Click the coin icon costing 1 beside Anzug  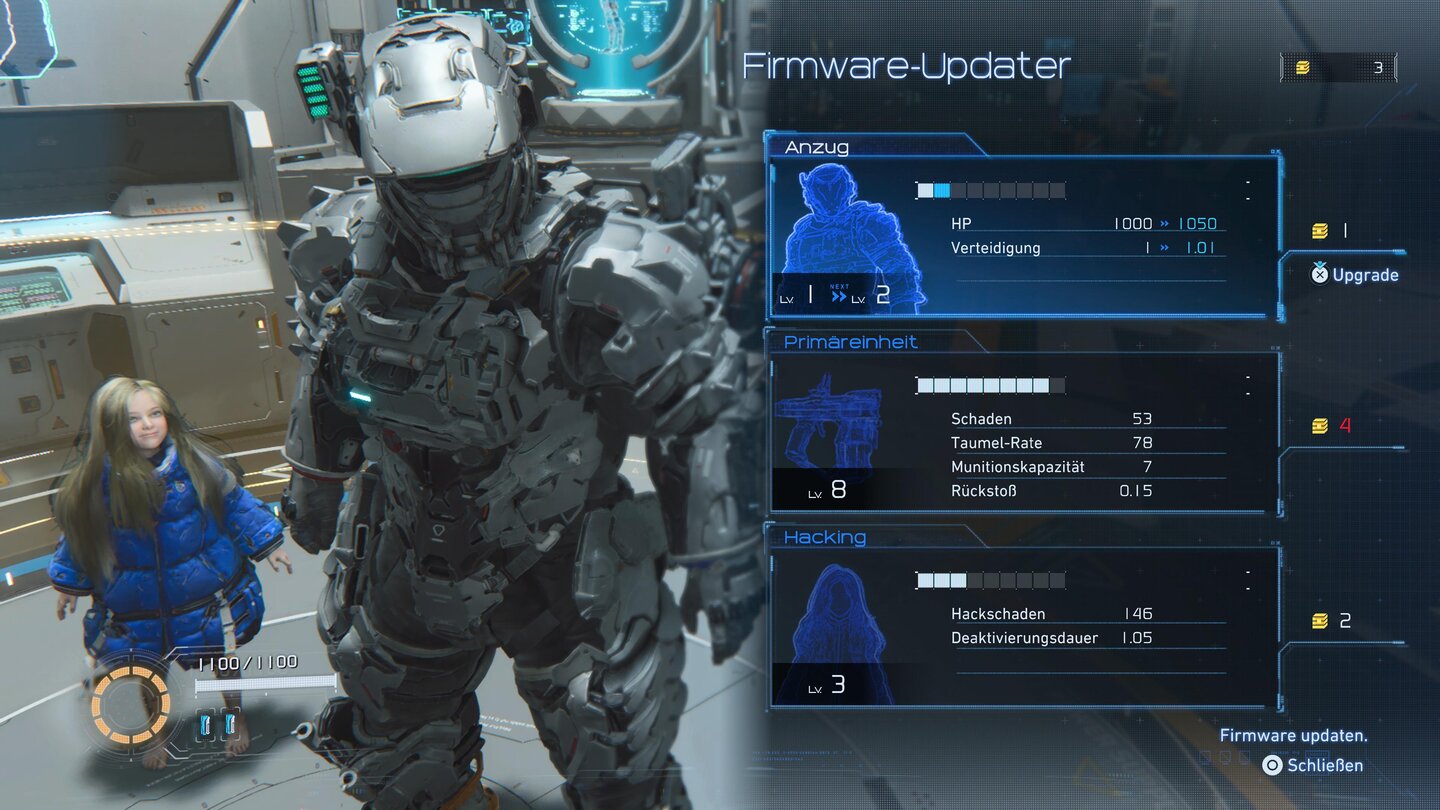pos(1322,229)
